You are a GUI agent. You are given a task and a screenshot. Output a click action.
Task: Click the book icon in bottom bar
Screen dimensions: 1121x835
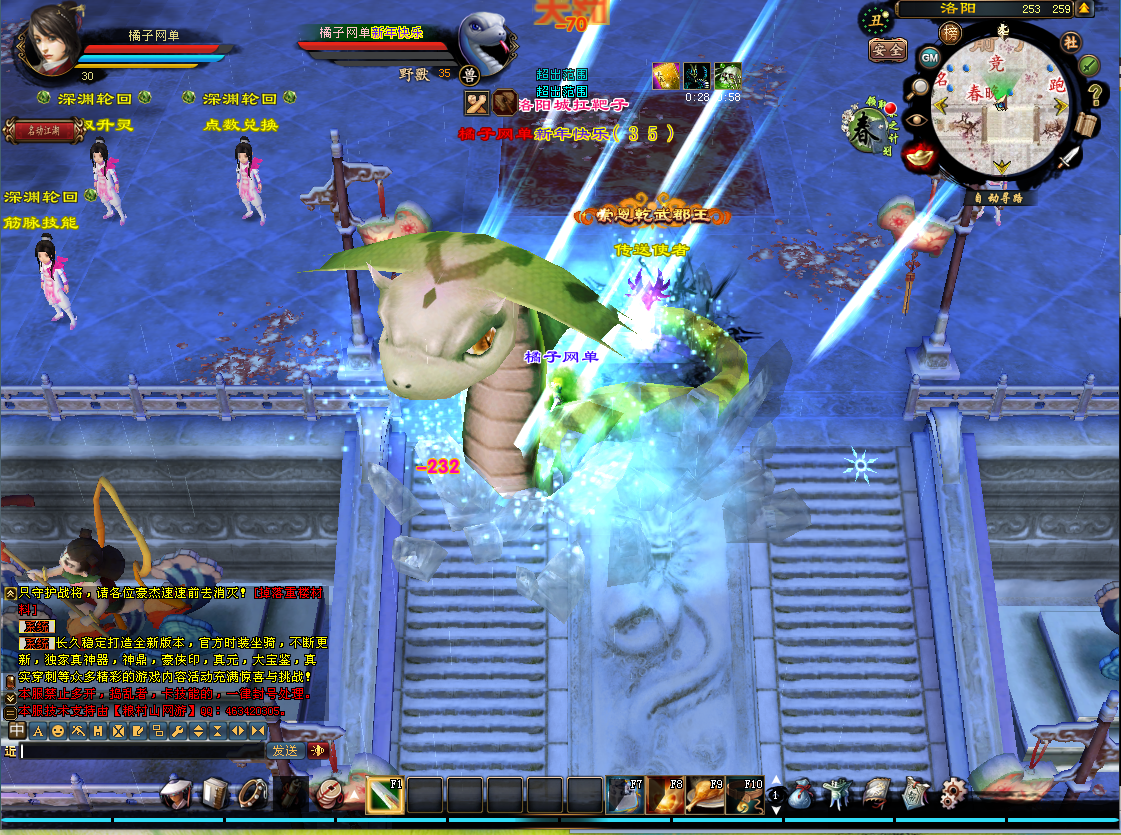(x=216, y=795)
